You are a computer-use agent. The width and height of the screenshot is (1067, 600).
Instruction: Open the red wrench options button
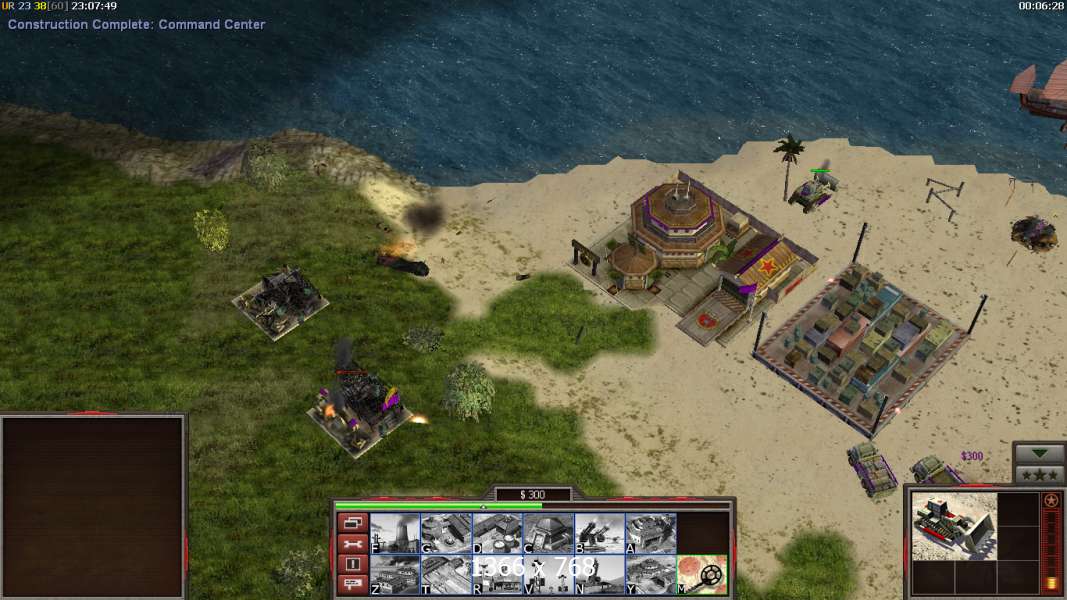pos(351,544)
